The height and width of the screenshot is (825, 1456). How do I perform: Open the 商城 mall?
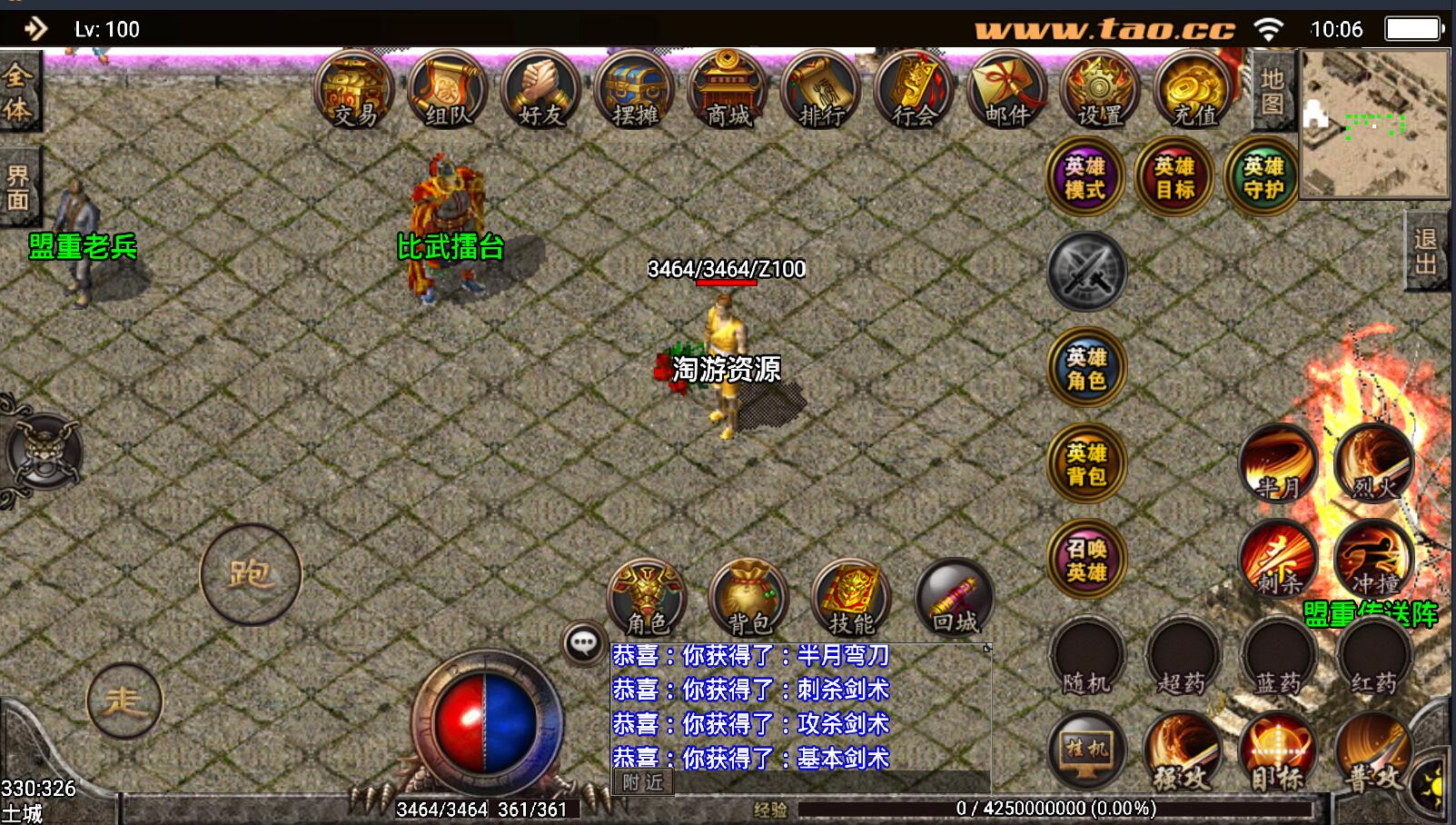pos(727,91)
